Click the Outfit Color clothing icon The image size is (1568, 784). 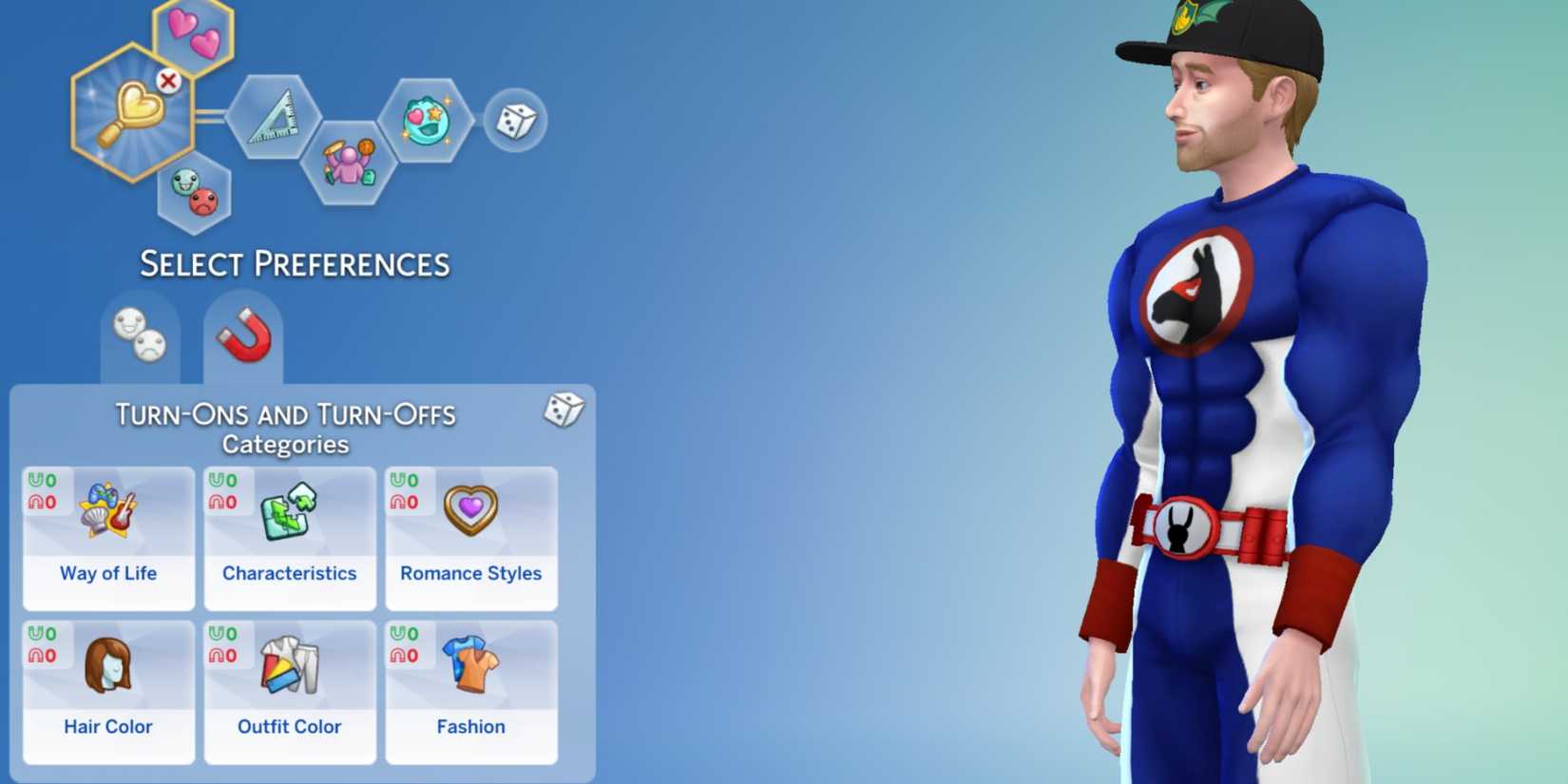point(288,689)
